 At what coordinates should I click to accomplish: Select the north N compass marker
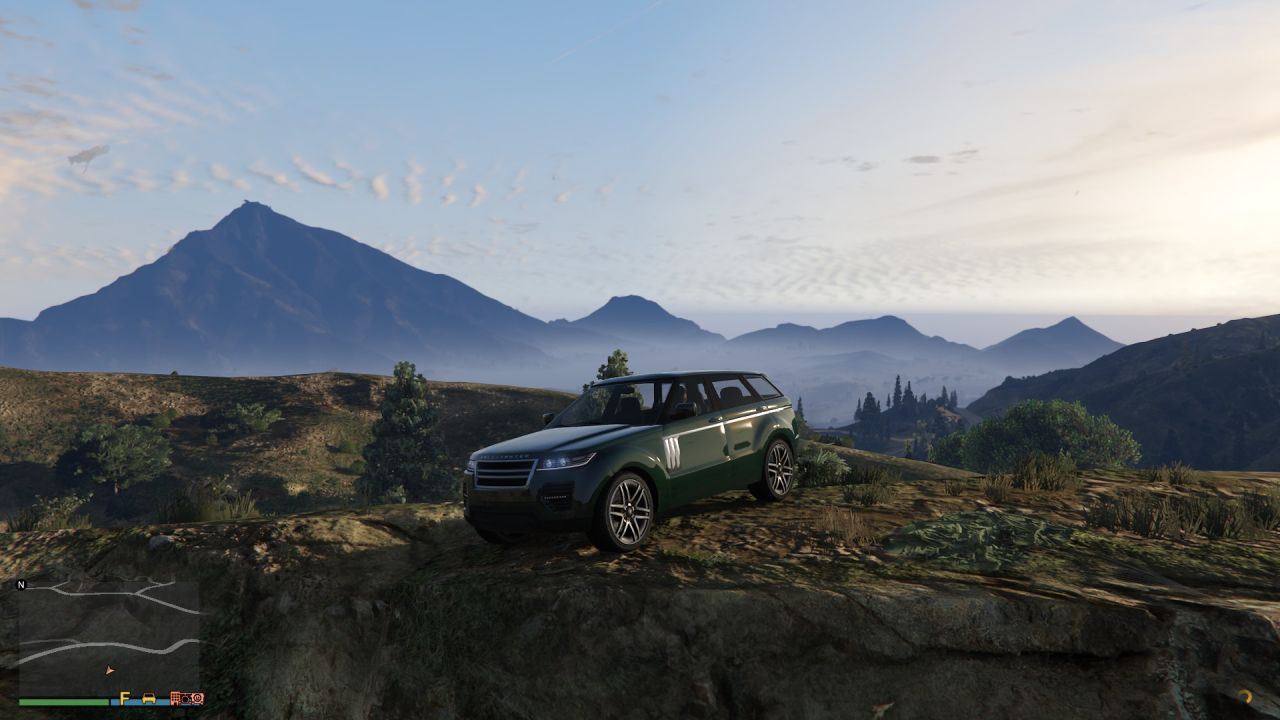(x=21, y=585)
